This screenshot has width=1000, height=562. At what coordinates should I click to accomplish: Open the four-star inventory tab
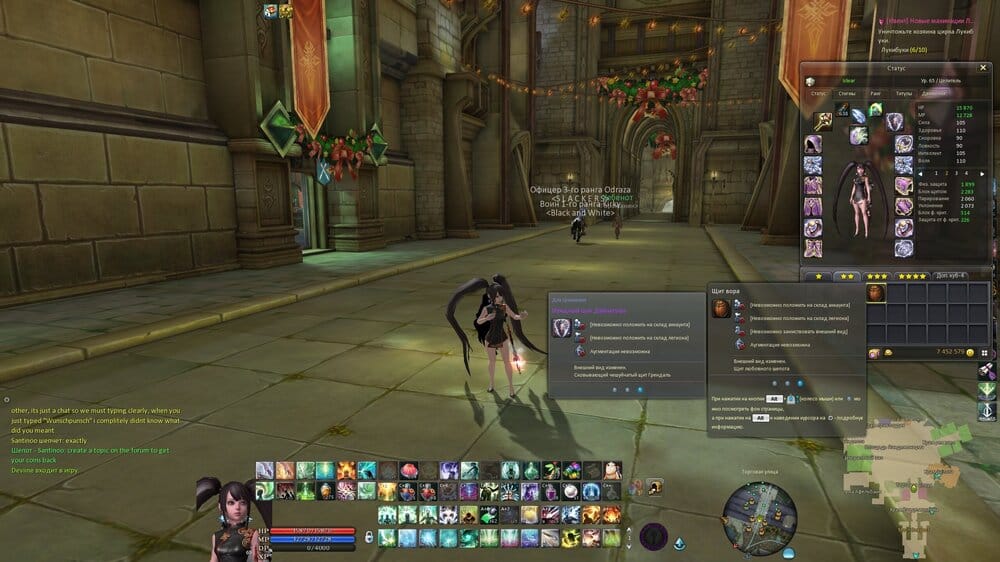(x=911, y=276)
